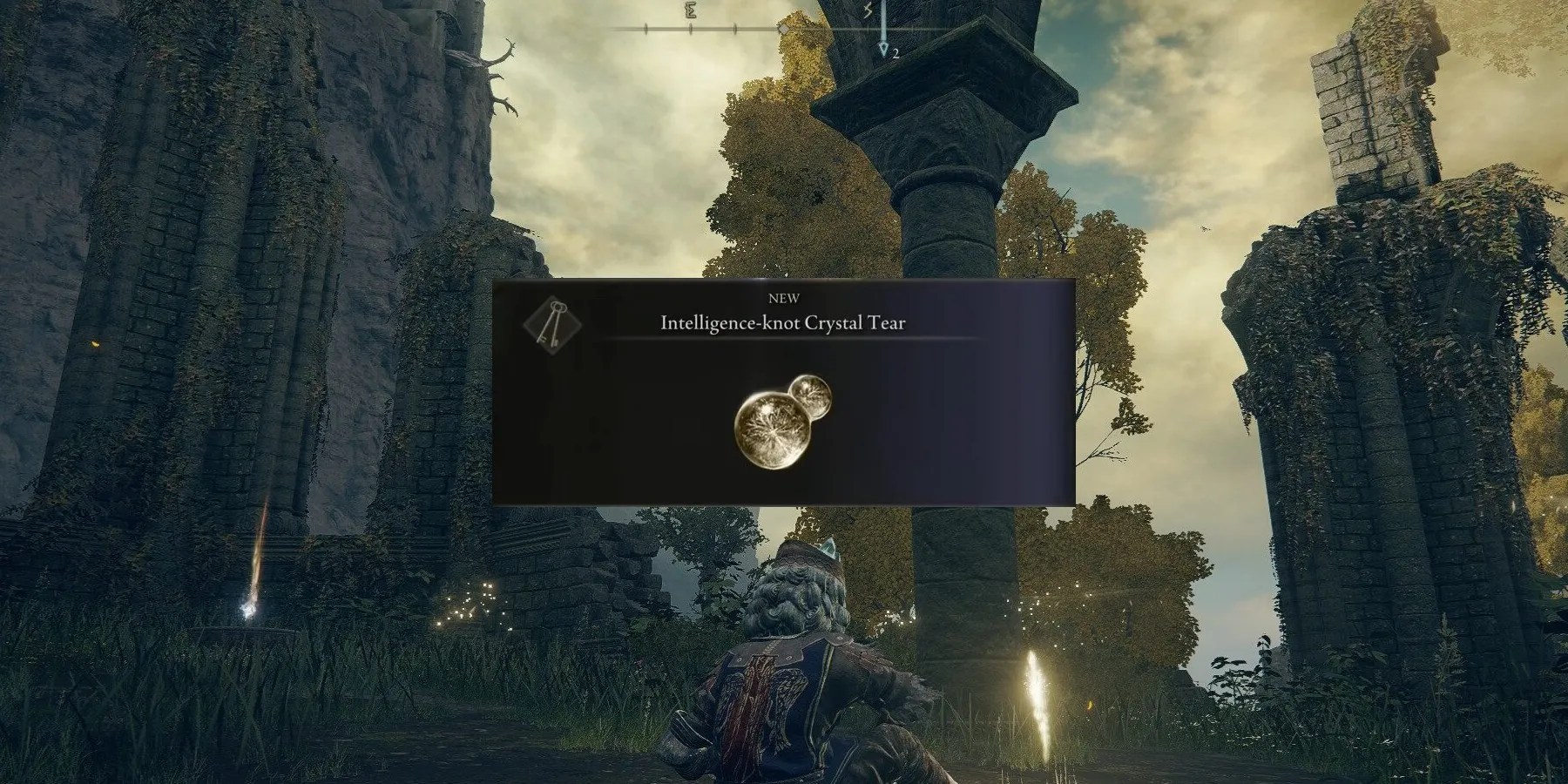Select the item name 'Intelligence-knot Crystal Tear'
This screenshot has height=784, width=1568.
coord(784,321)
